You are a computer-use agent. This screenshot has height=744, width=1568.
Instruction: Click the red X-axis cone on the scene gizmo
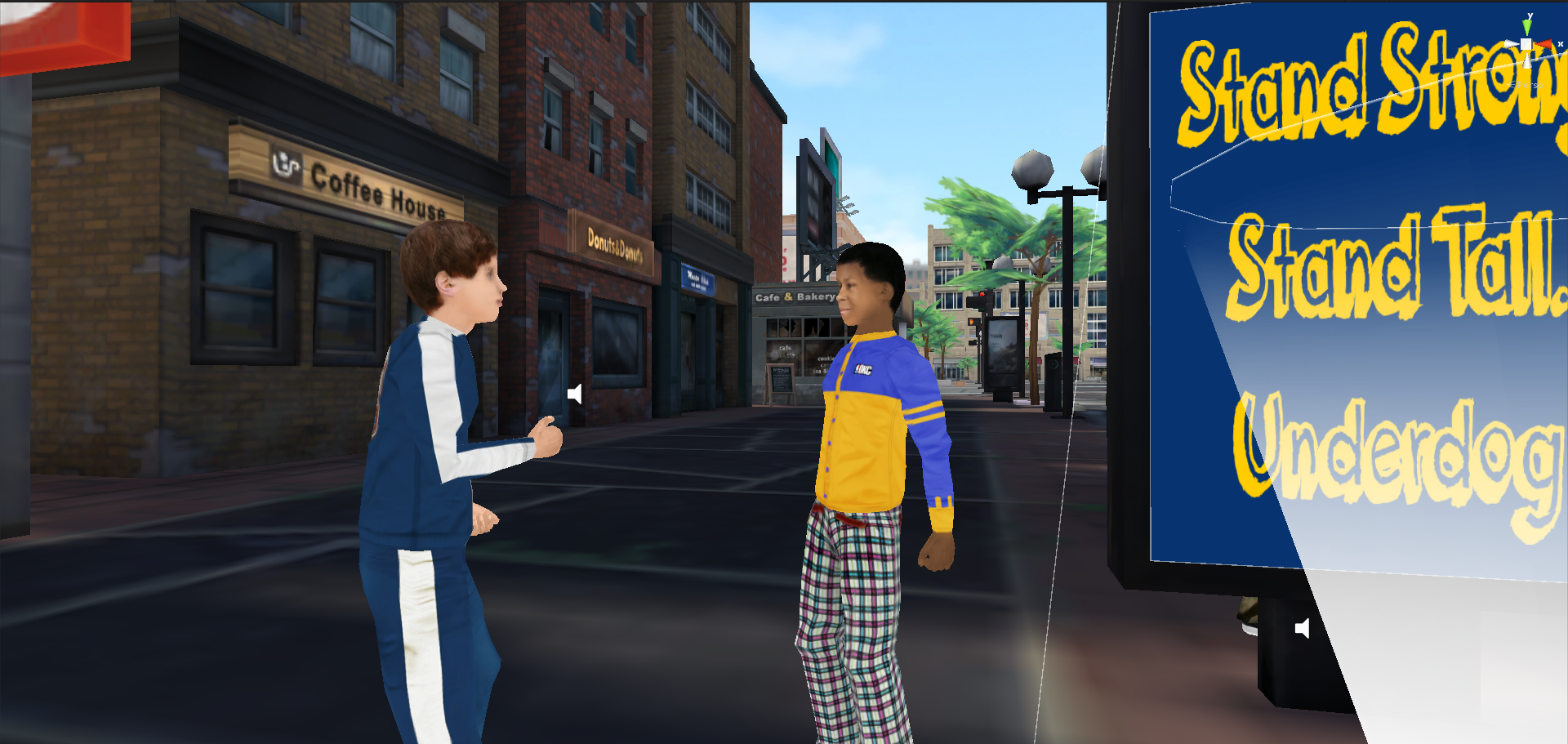(x=1544, y=45)
